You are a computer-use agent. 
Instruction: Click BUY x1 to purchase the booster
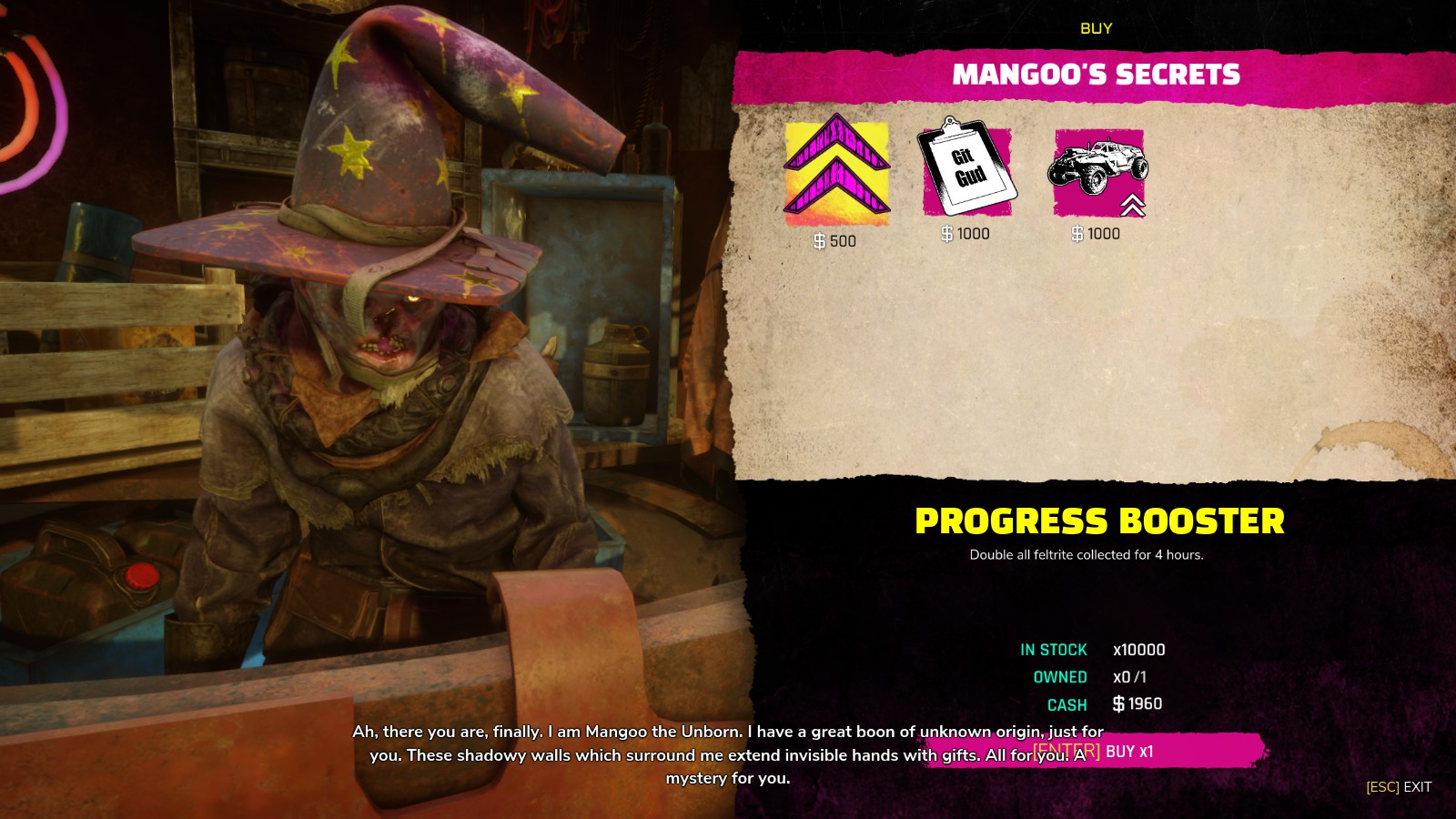pos(1128,753)
